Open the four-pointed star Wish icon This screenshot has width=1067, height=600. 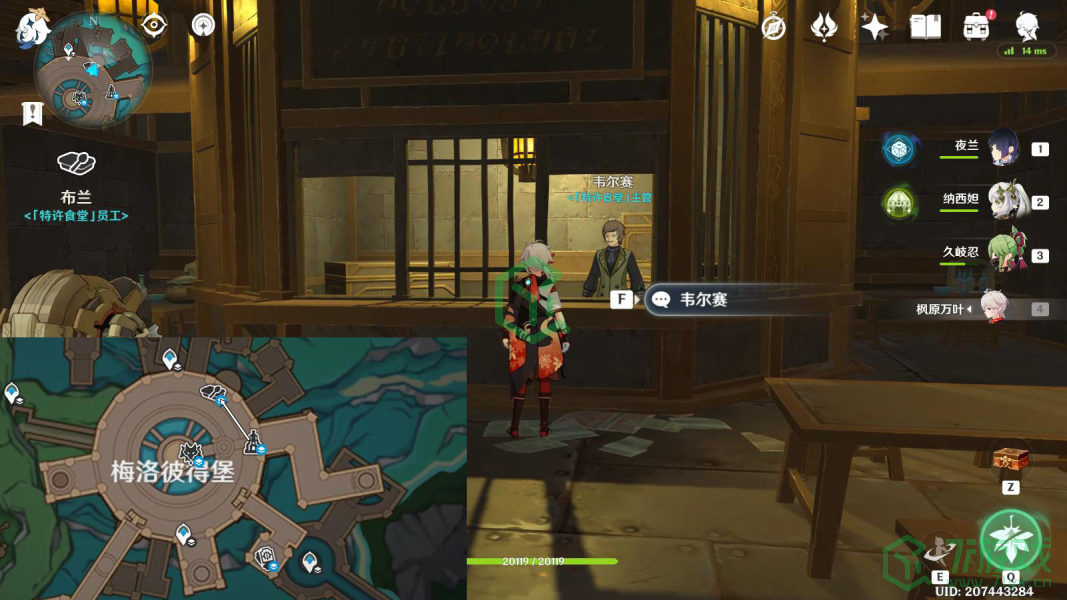[x=874, y=27]
